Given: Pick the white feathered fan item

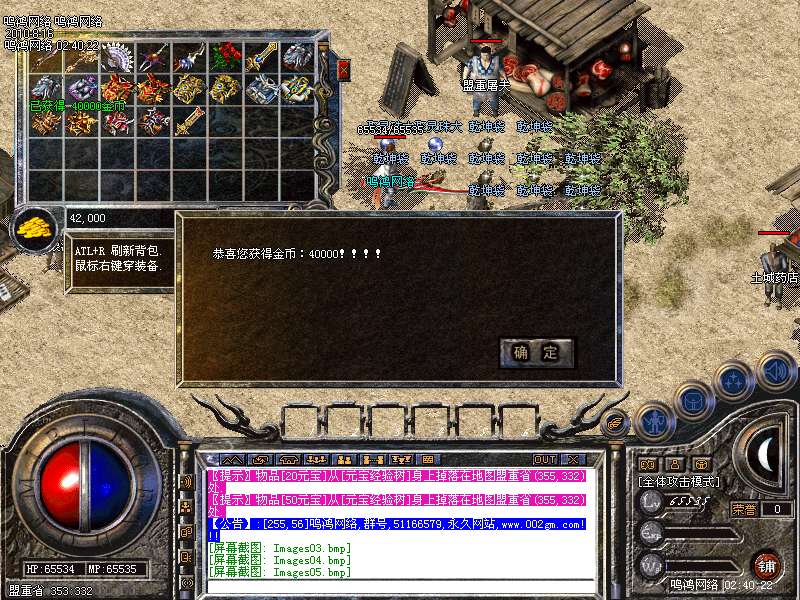Looking at the screenshot, I should 116,57.
